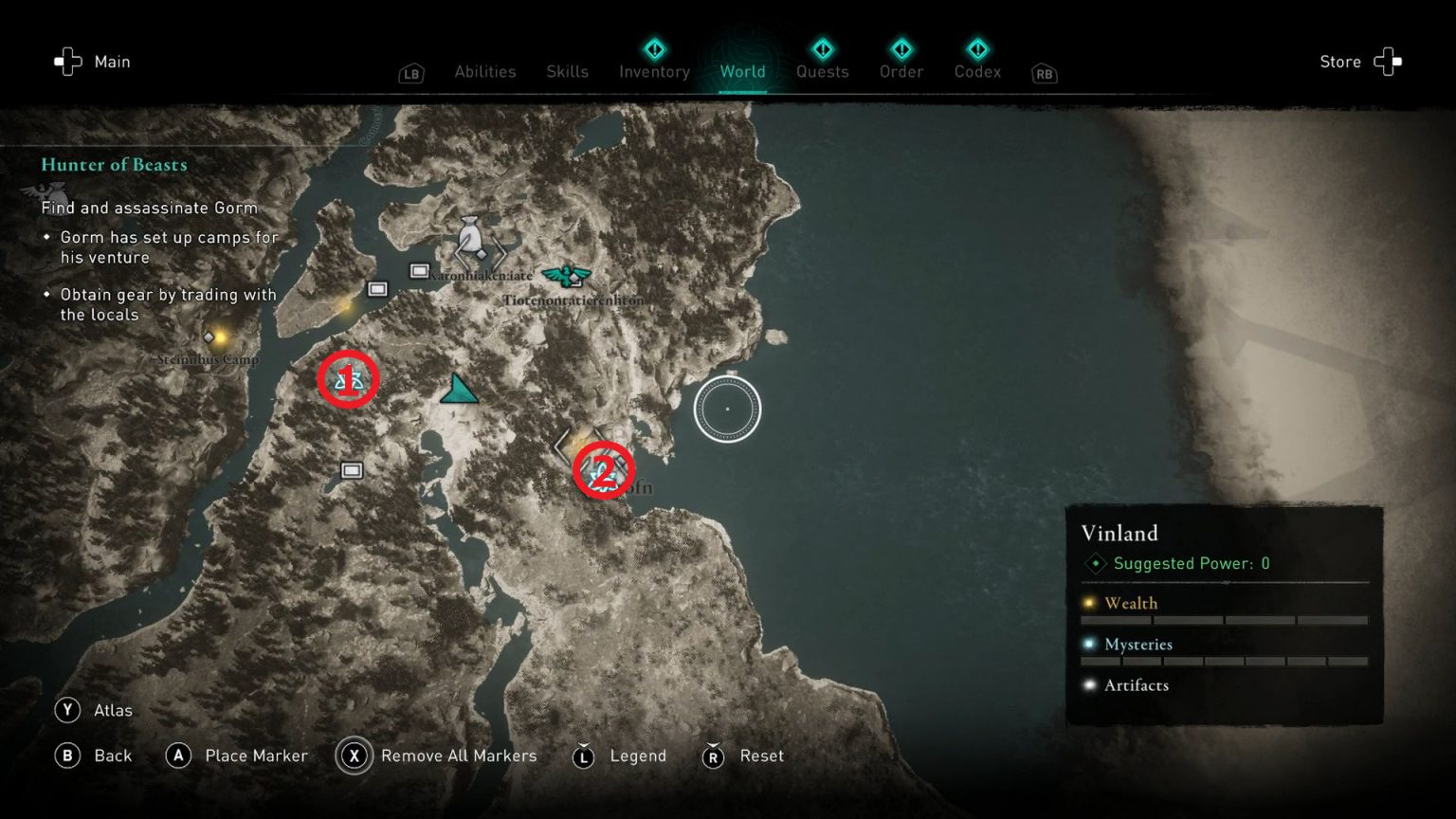The height and width of the screenshot is (819, 1456).
Task: Click the Wealth progress bar
Action: point(1223,619)
